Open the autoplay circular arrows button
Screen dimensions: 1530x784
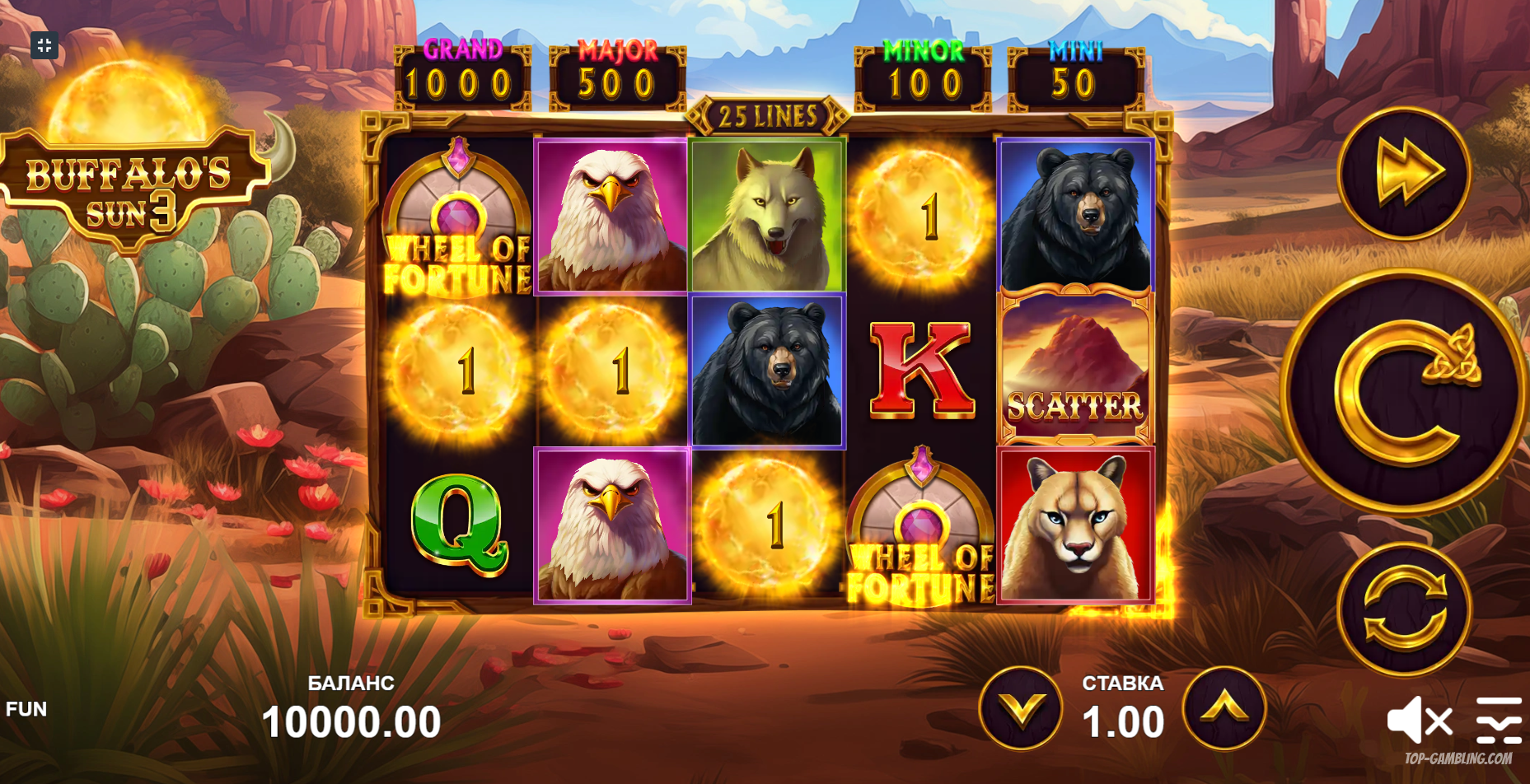pos(1405,610)
